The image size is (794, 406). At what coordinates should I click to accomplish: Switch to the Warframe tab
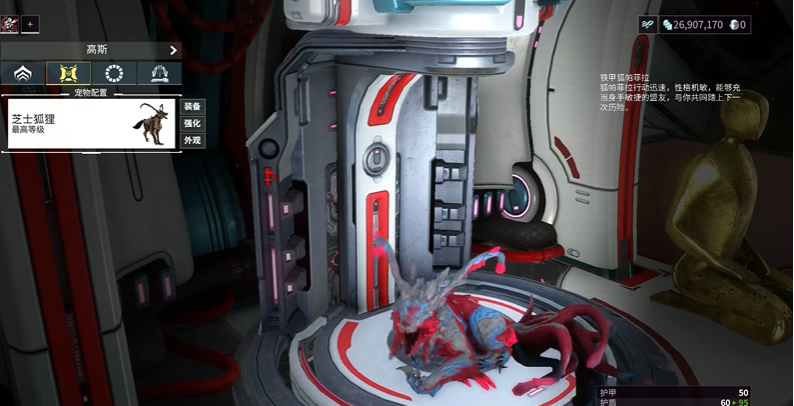23,73
